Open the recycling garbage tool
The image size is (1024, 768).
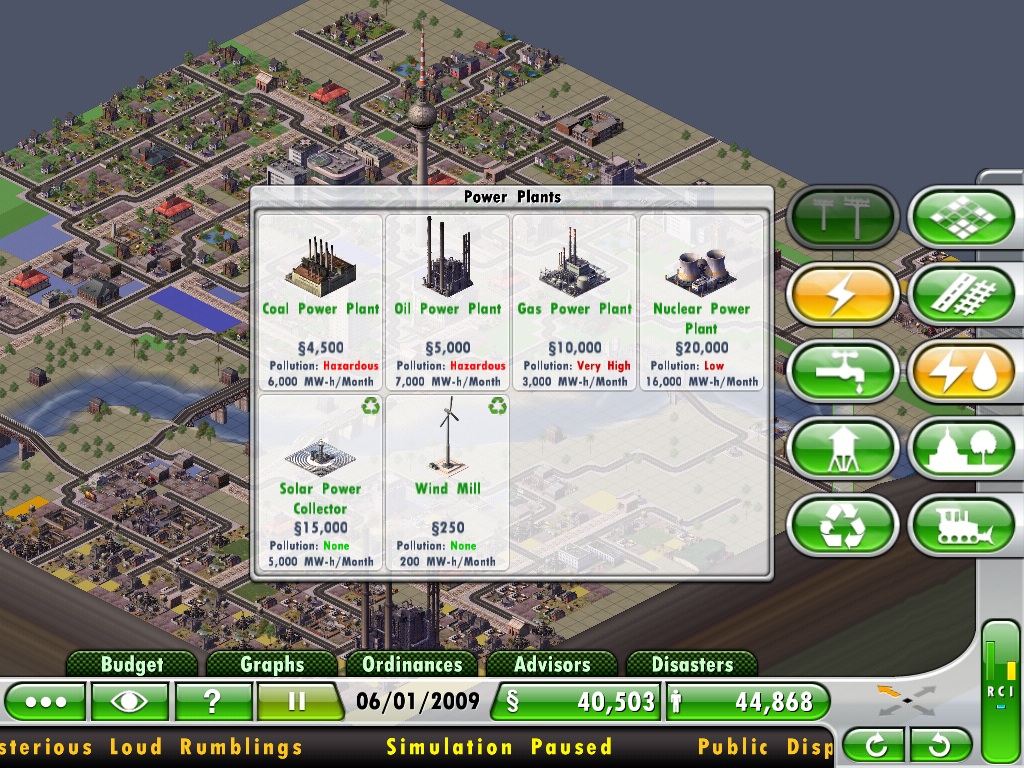pos(841,526)
